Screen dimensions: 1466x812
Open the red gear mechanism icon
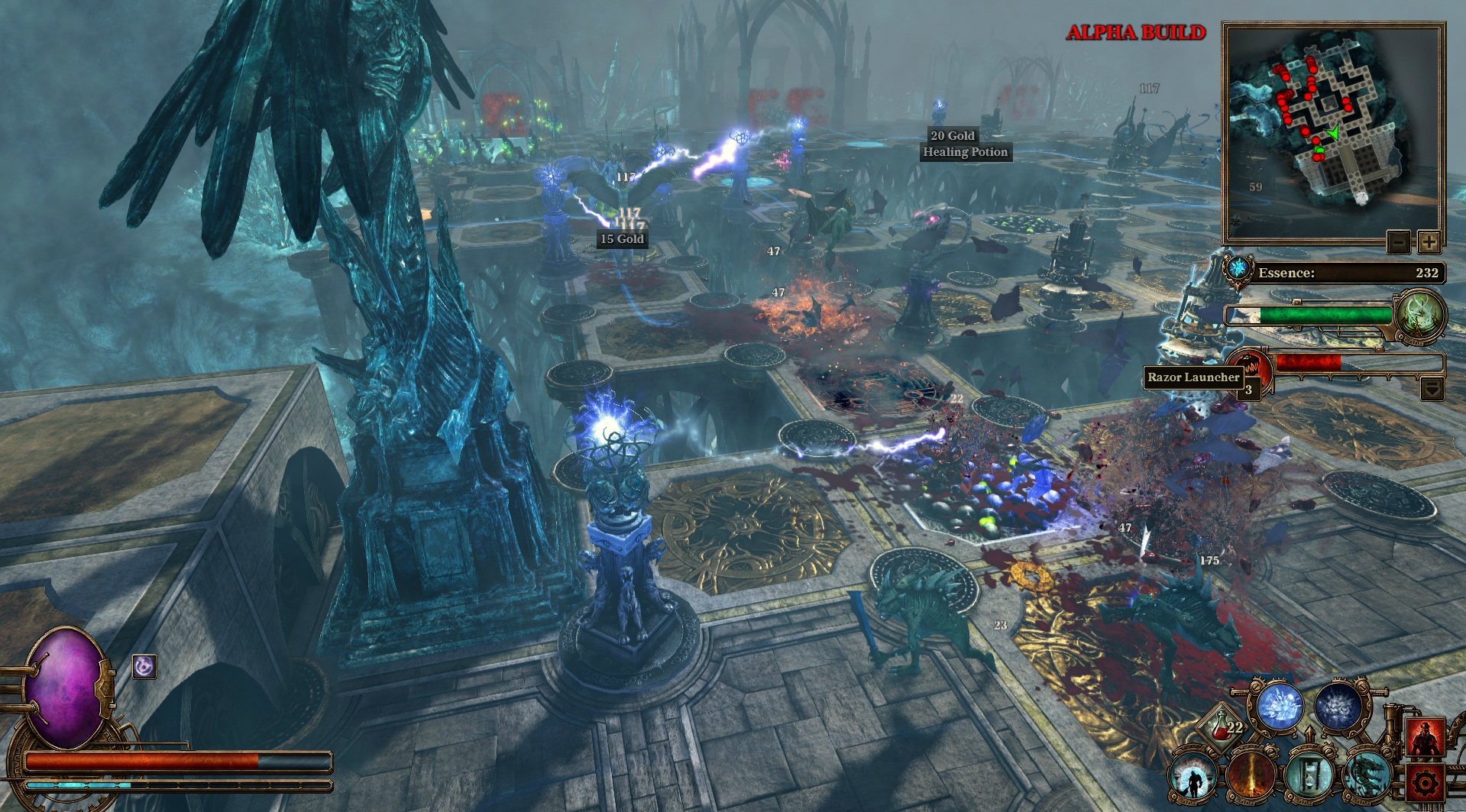1427,782
